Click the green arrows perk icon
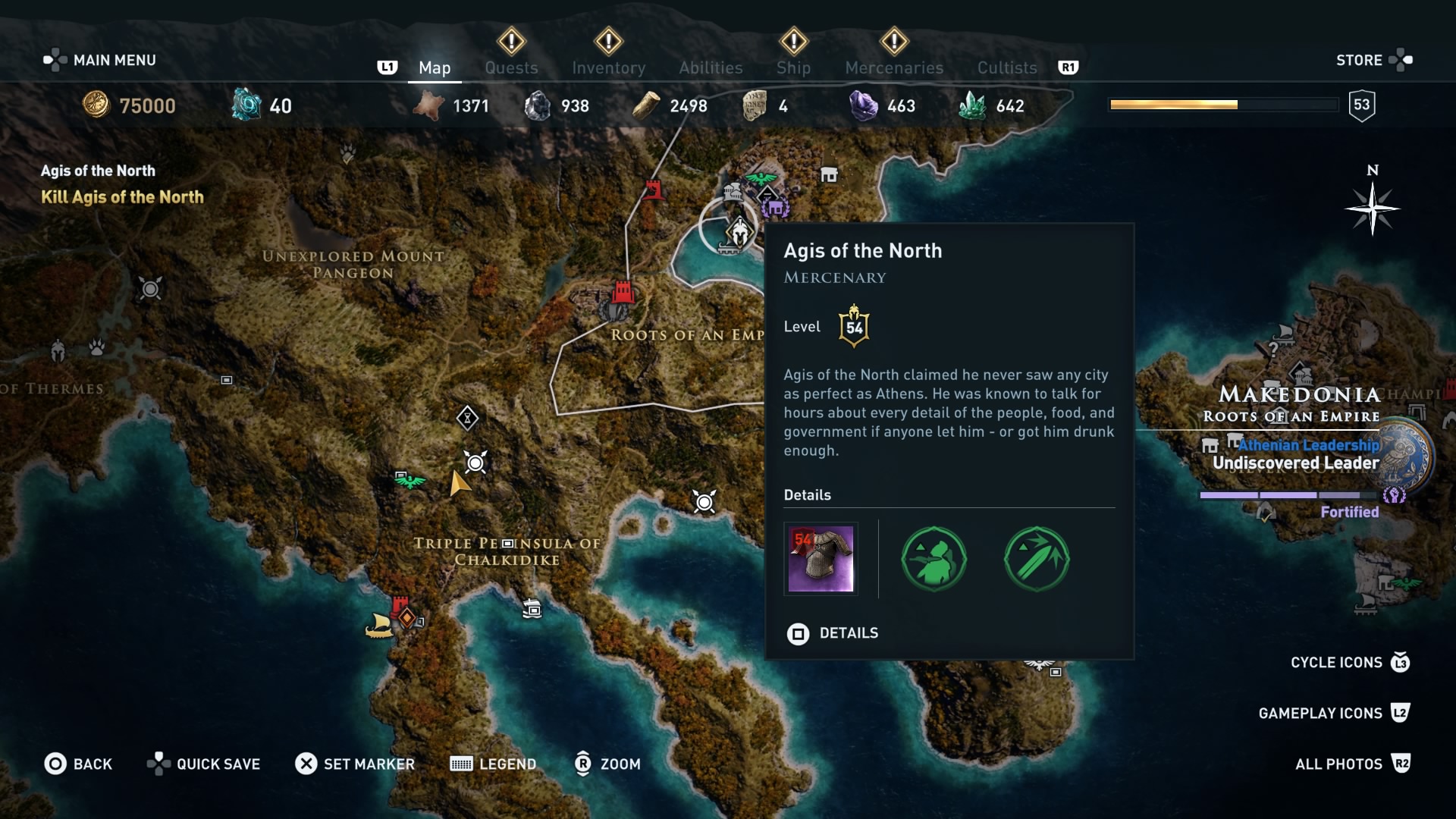1456x819 pixels. coord(1037,560)
